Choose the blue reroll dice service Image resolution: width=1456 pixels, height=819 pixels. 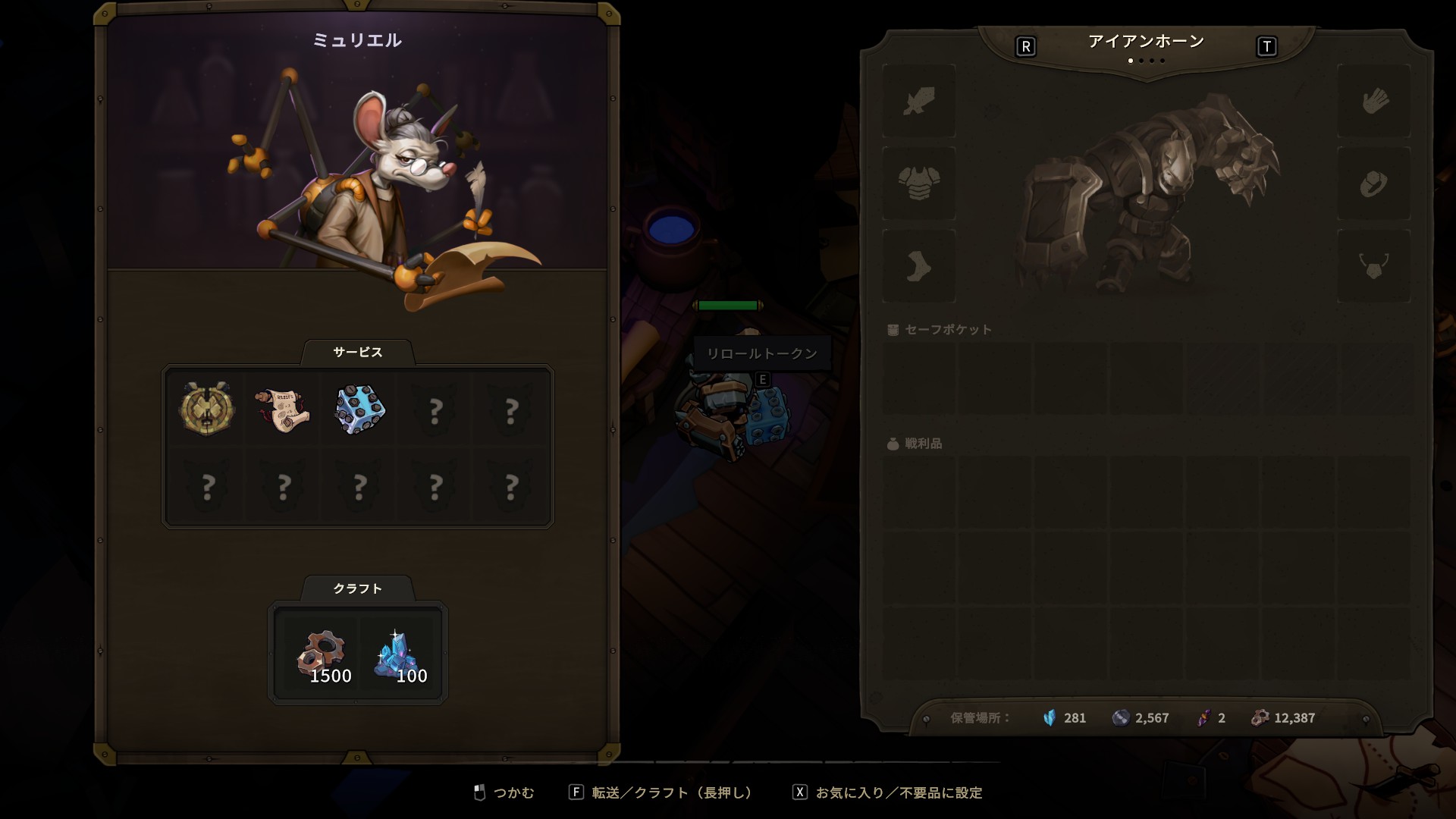point(359,409)
